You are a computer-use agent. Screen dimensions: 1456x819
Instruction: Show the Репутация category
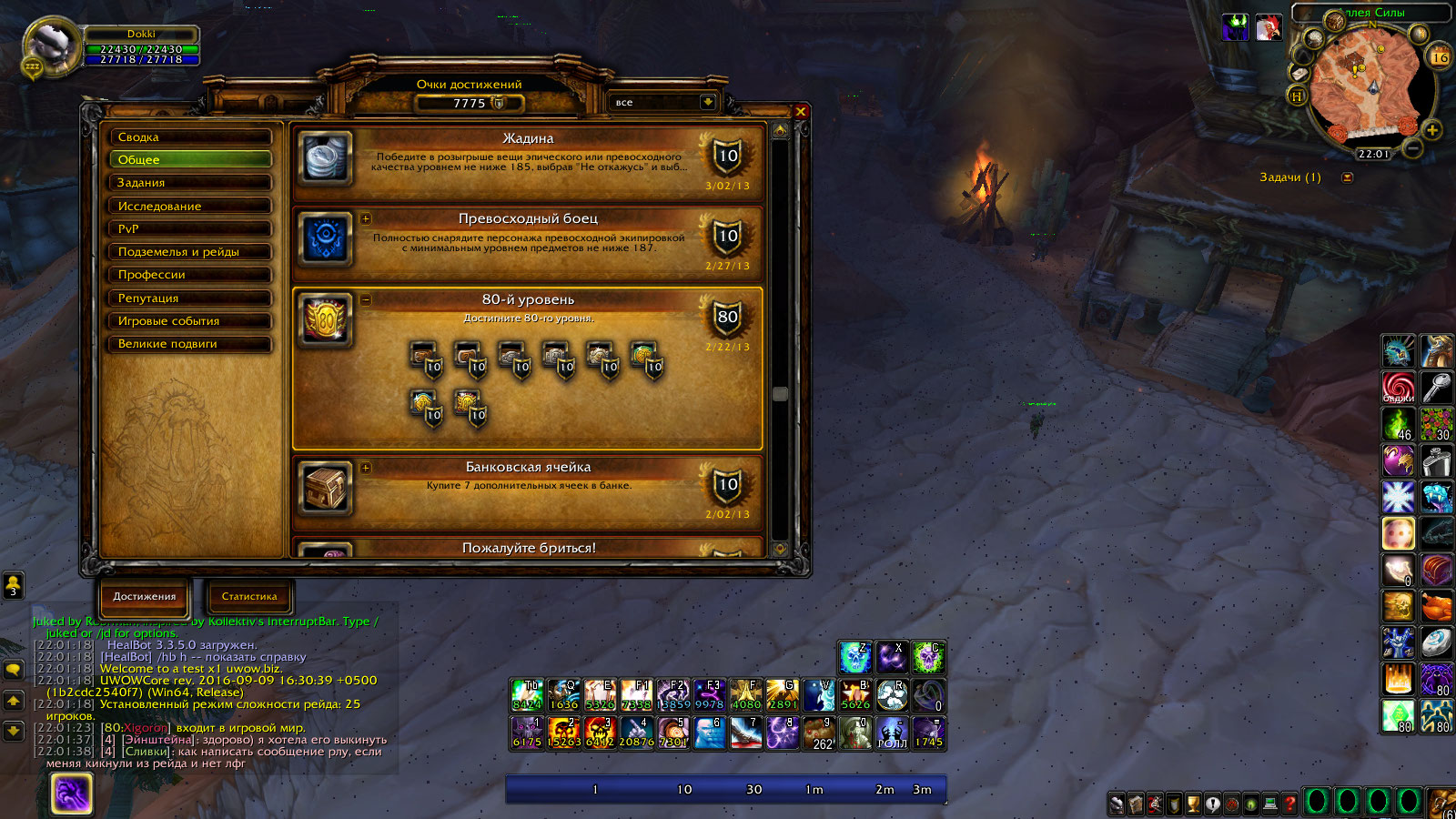tap(190, 298)
